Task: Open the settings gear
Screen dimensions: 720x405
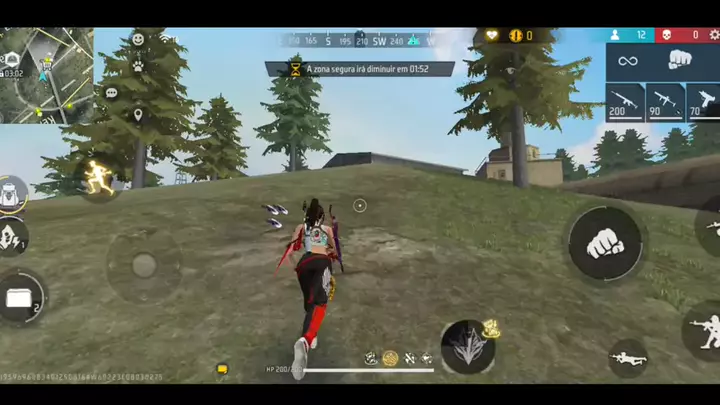Action: click(714, 35)
